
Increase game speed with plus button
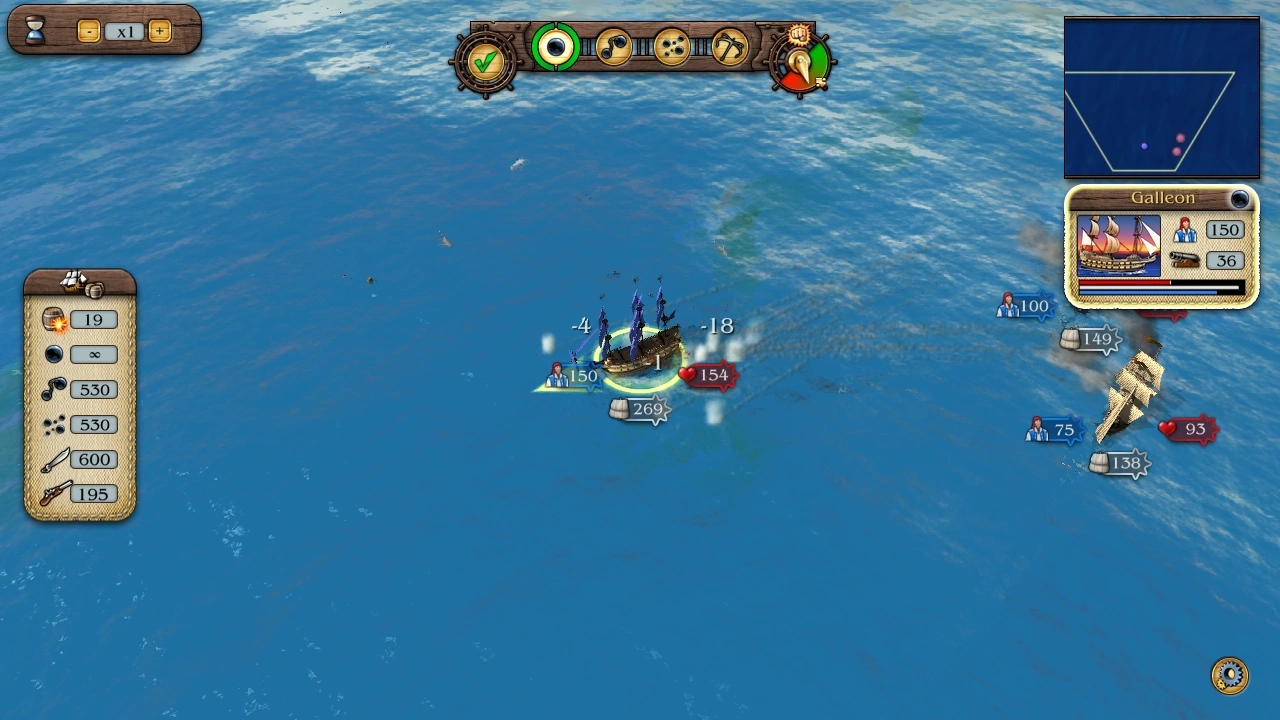coord(159,31)
